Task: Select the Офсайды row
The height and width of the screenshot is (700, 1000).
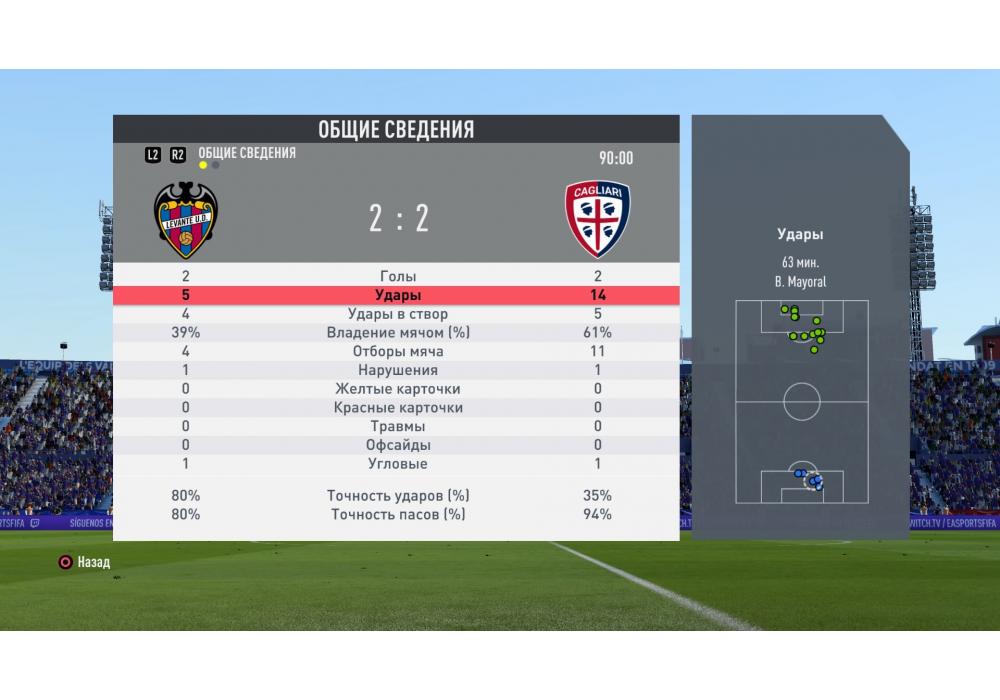Action: click(398, 445)
